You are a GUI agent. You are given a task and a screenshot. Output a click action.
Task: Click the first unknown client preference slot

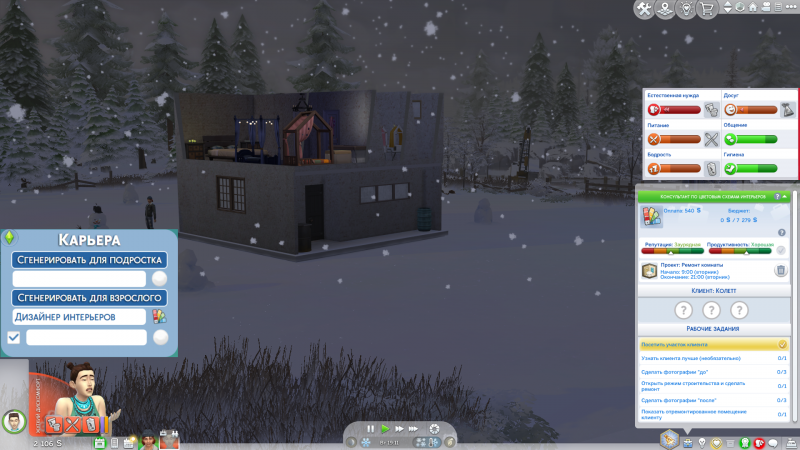pyautogui.click(x=684, y=310)
